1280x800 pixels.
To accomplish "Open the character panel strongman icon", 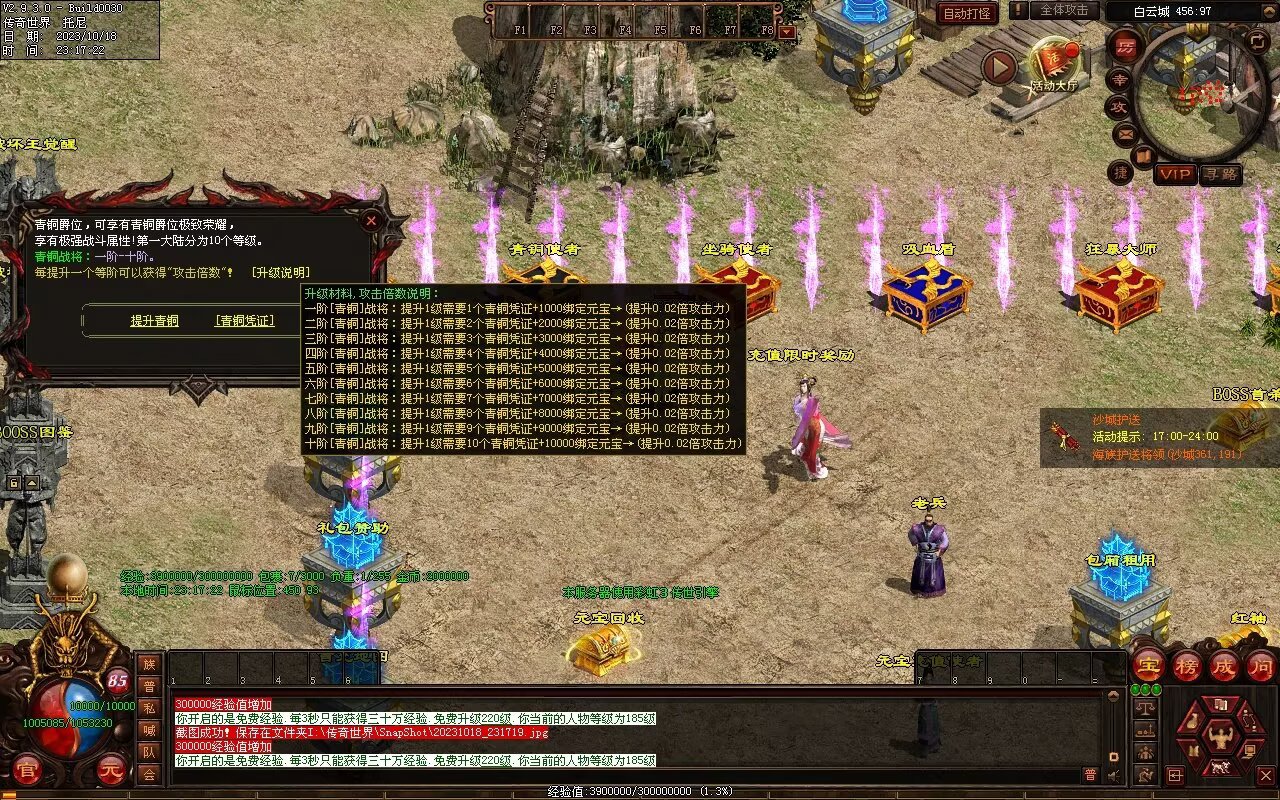I will tap(1220, 738).
